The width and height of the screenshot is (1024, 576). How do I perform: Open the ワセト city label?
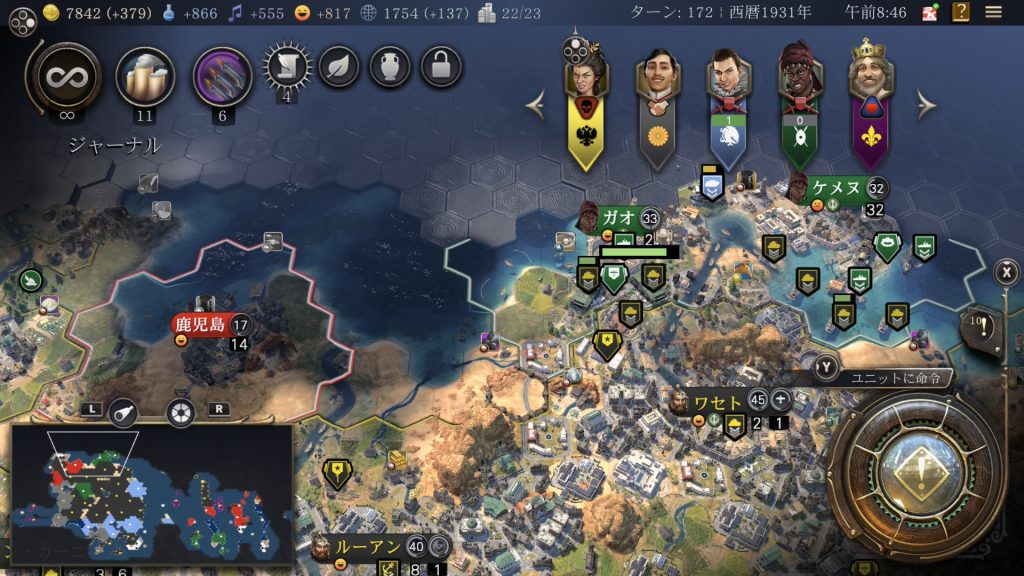coord(718,402)
